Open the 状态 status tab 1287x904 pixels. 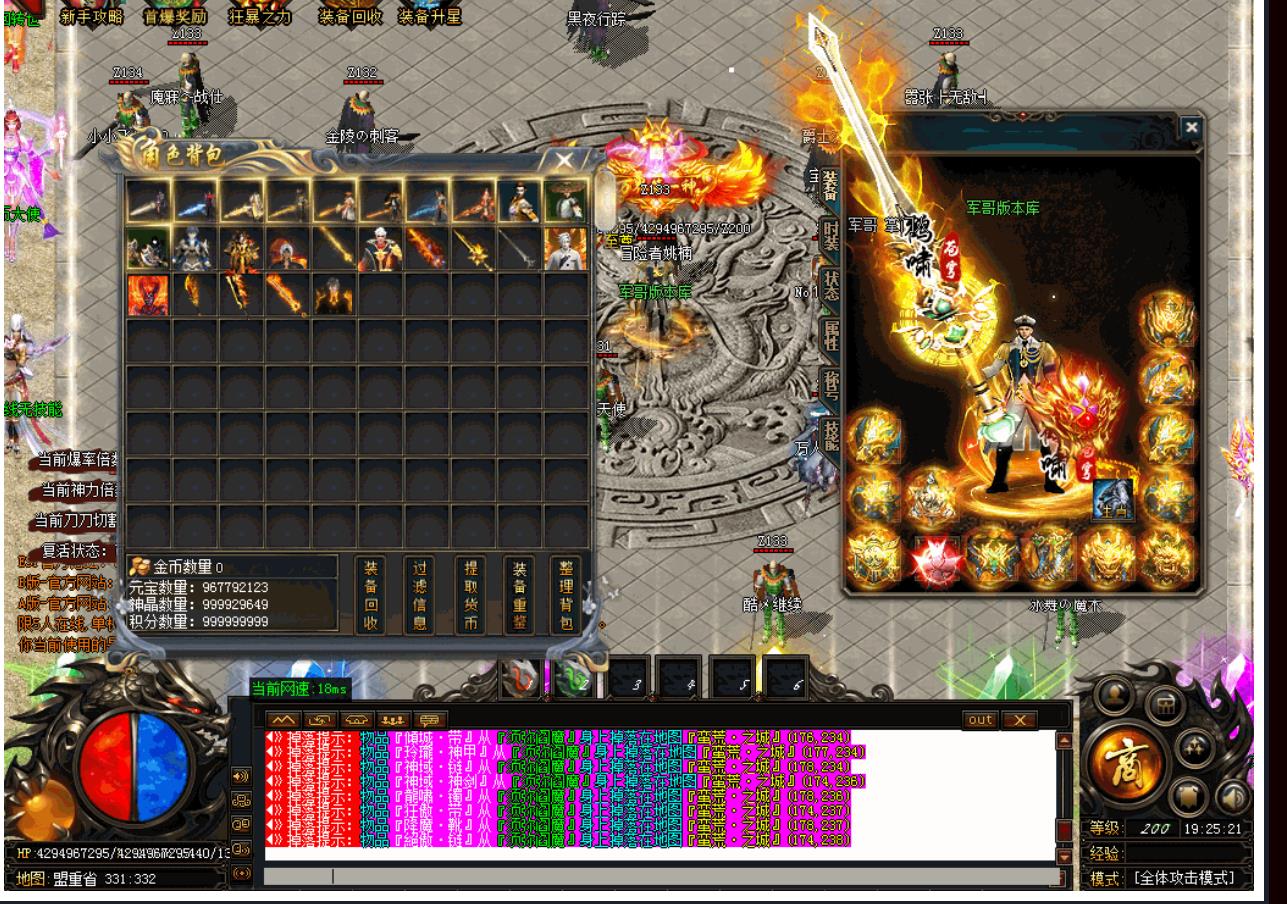(830, 285)
